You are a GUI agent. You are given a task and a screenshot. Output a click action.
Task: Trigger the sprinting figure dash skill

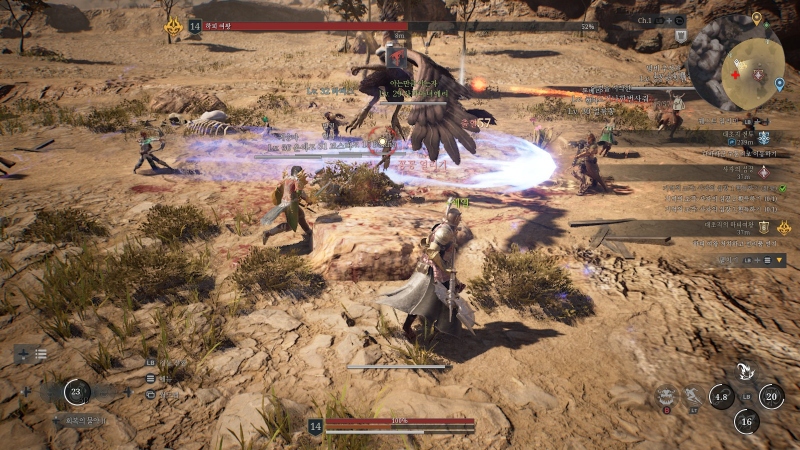[693, 397]
